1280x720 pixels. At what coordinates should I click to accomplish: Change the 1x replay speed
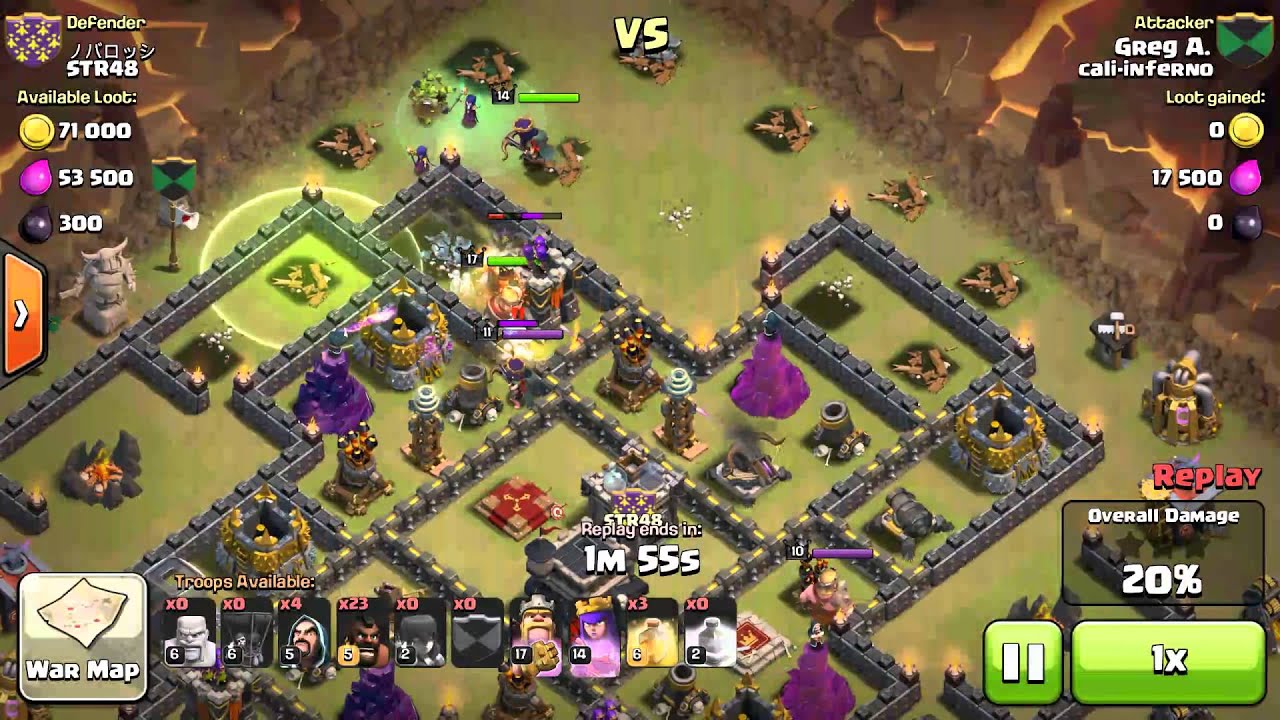pos(1167,660)
